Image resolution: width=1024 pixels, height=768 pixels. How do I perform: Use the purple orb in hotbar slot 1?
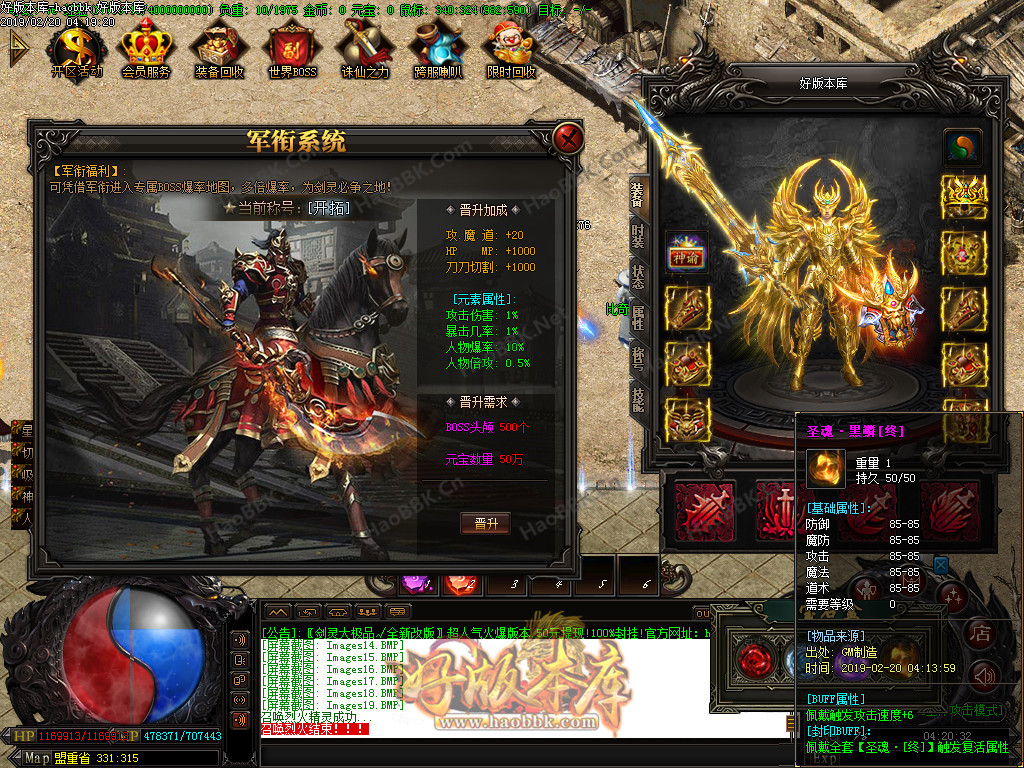point(414,581)
